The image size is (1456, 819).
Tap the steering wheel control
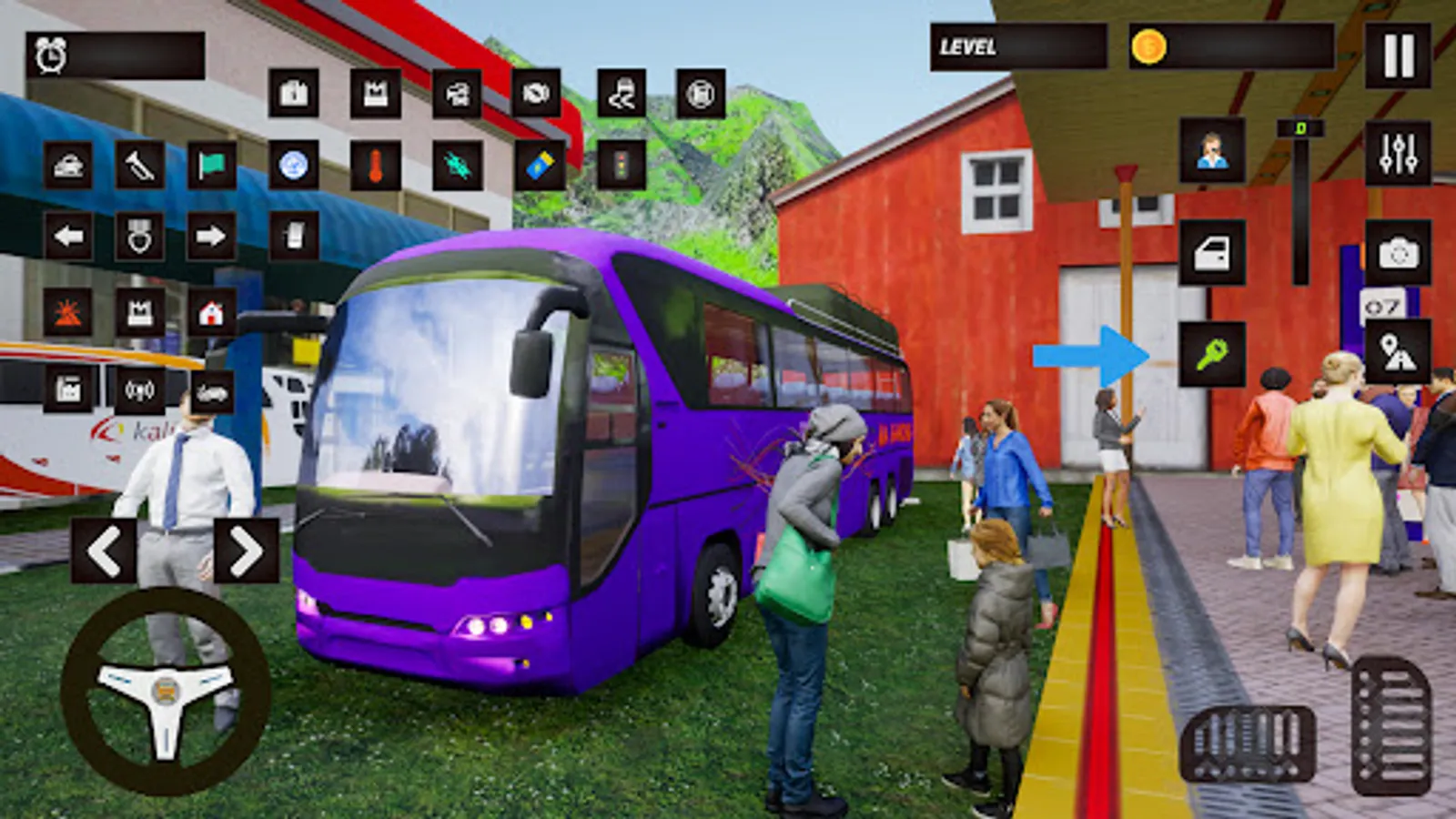(165, 692)
